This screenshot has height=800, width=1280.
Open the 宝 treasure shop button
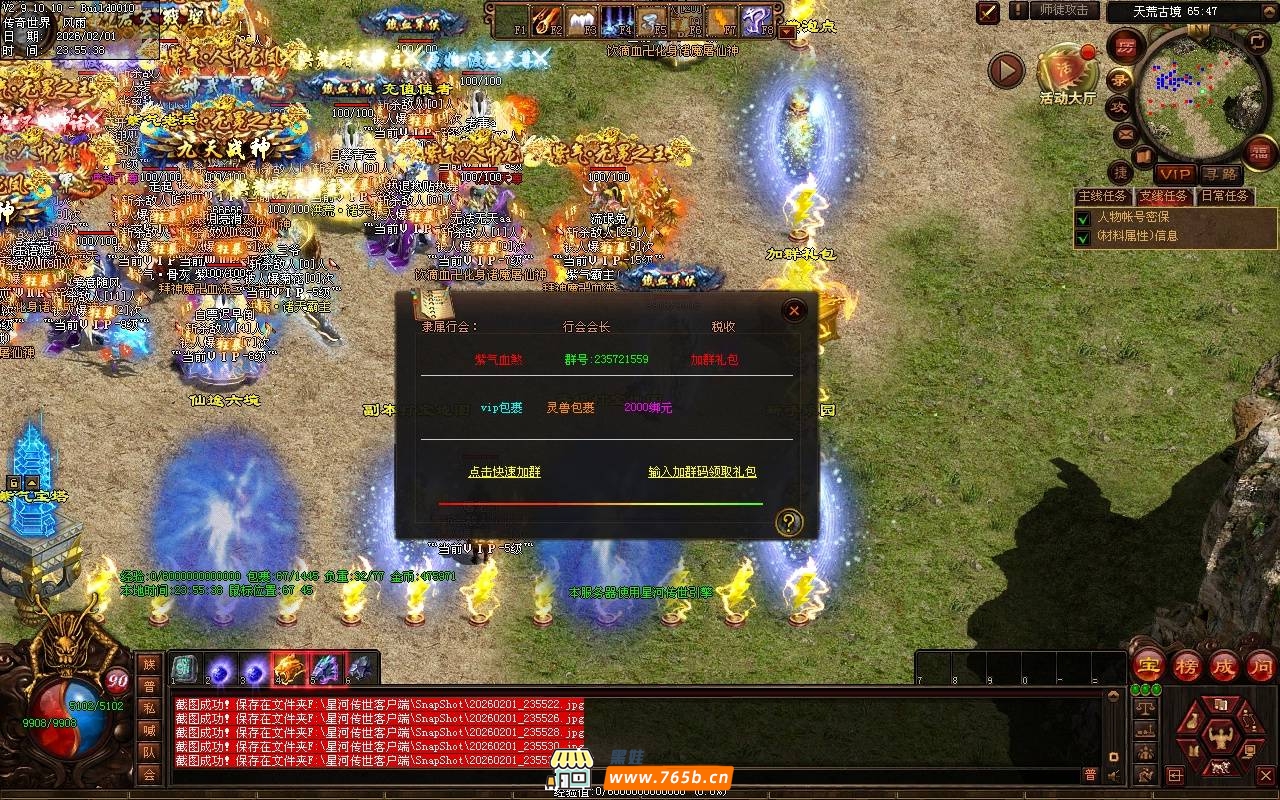[1147, 667]
